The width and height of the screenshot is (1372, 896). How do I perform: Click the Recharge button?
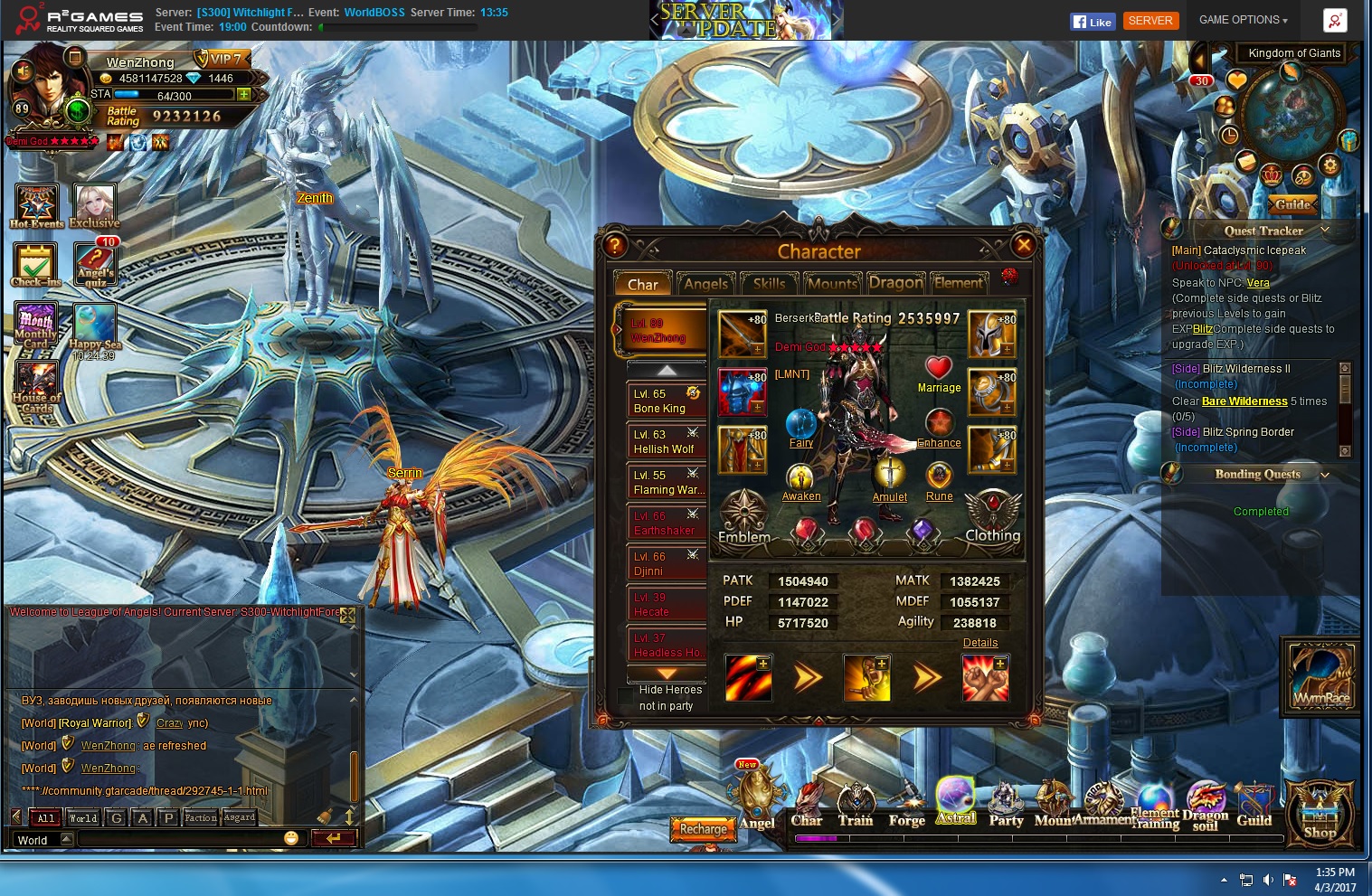[704, 828]
